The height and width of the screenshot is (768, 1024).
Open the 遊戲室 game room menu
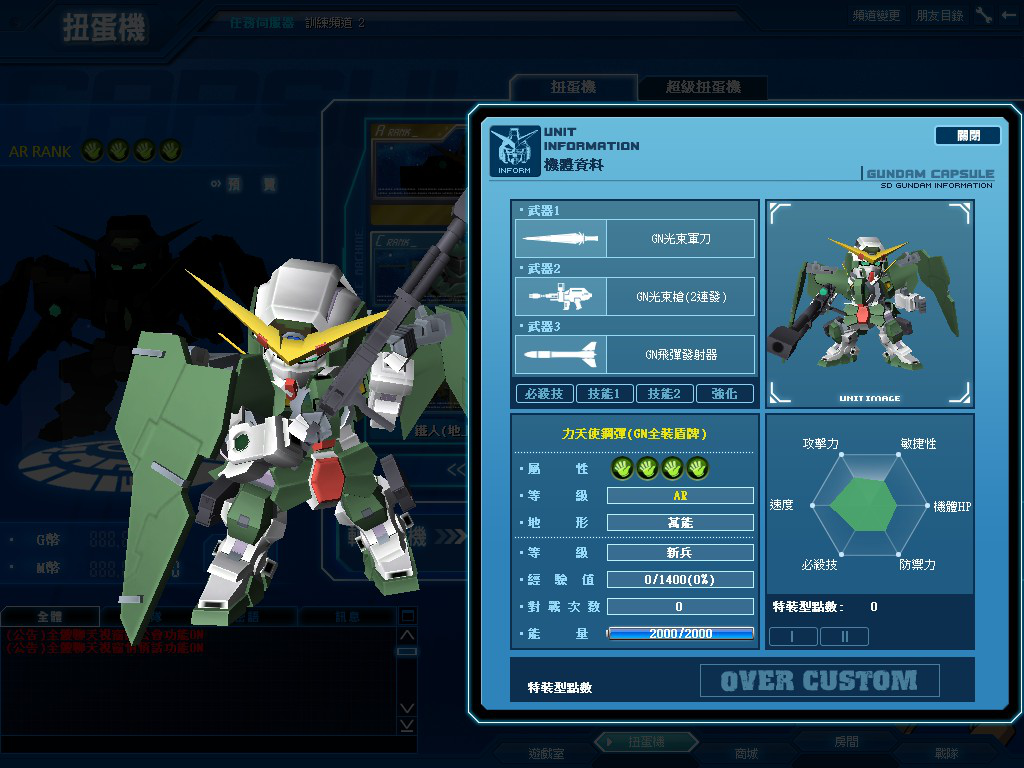pyautogui.click(x=546, y=753)
